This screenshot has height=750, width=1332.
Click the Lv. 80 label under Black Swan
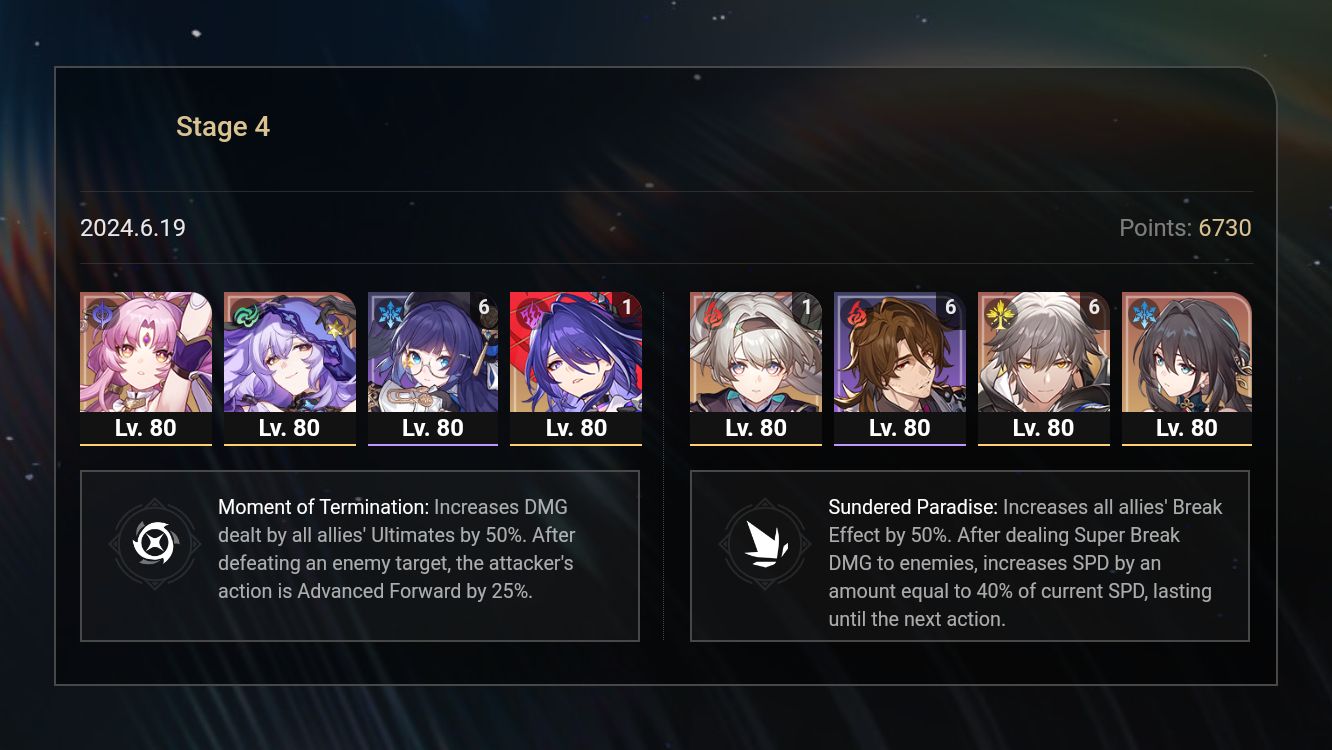[290, 427]
